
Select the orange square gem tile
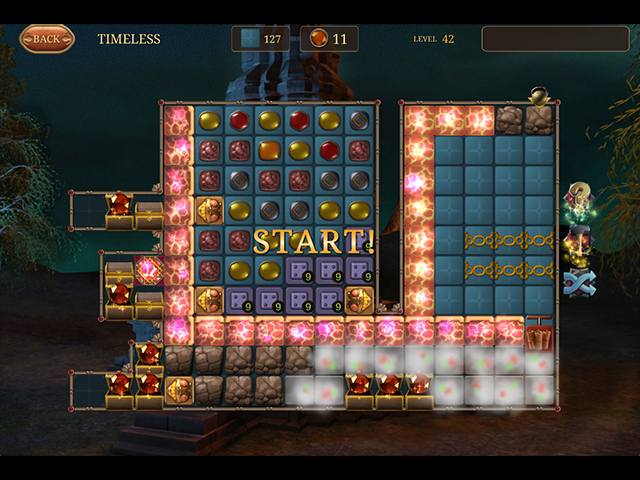click(269, 150)
